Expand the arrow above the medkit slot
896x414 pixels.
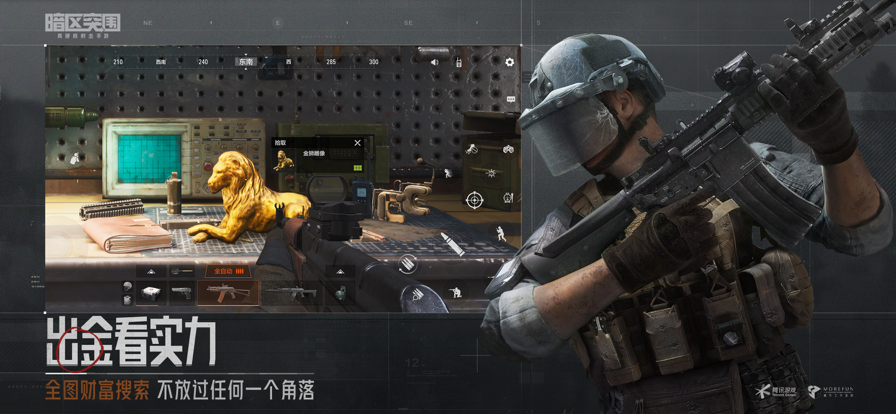[x=150, y=271]
